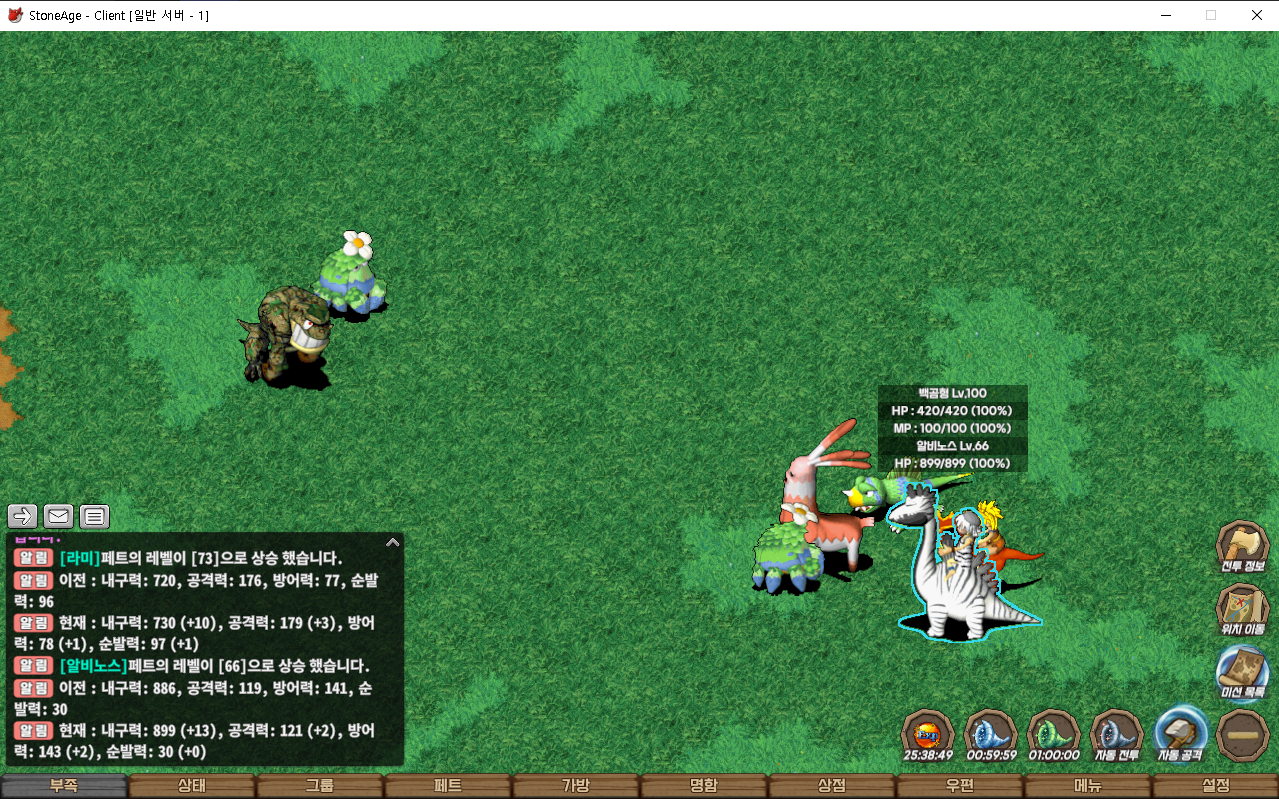Open the 상점 (shop) menu
1279x799 pixels.
[832, 786]
